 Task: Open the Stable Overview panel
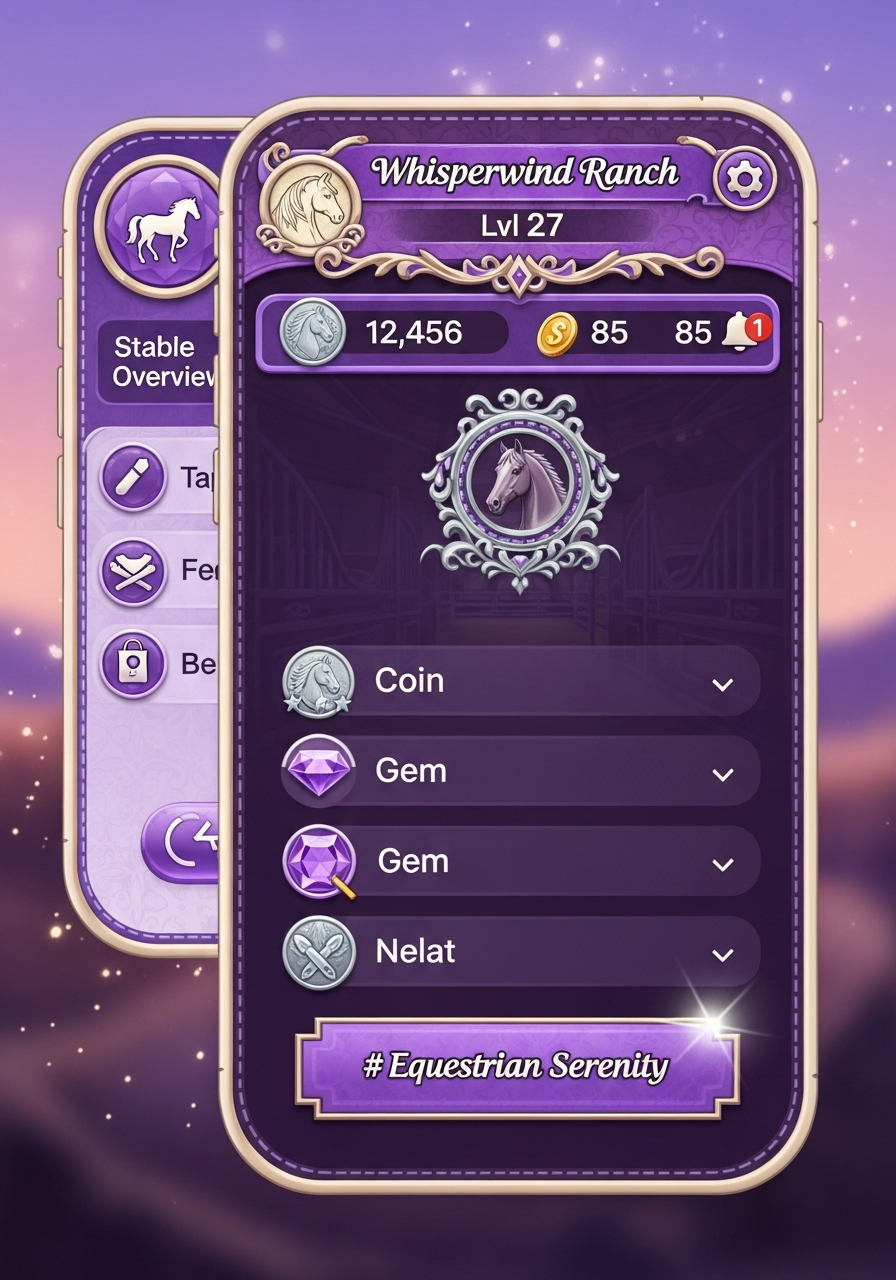158,361
